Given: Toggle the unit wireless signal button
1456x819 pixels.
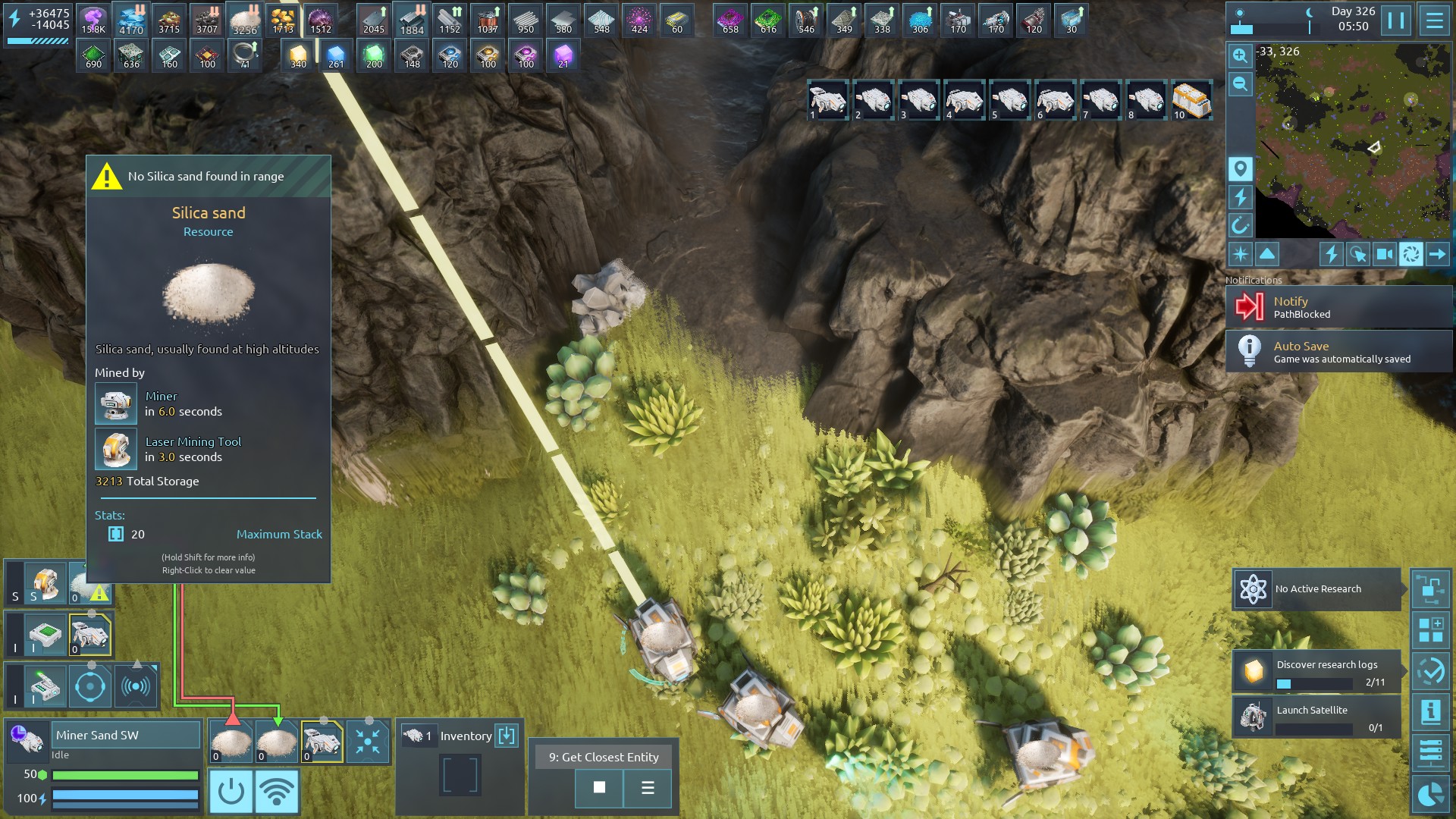Looking at the screenshot, I should click(277, 792).
